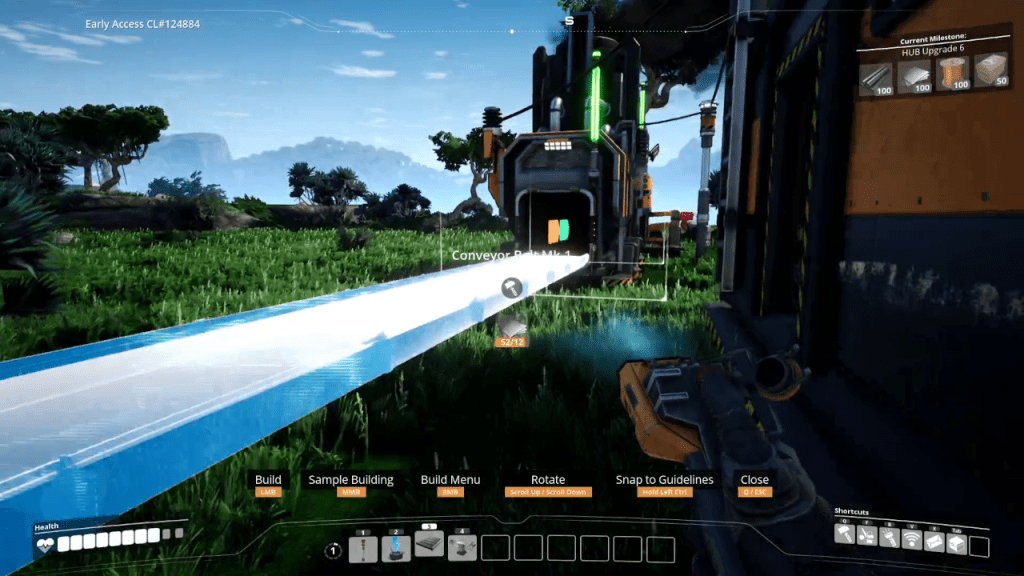Viewport: 1024px width, 576px height.
Task: Pick the building in hotbar slot 4
Action: point(462,548)
